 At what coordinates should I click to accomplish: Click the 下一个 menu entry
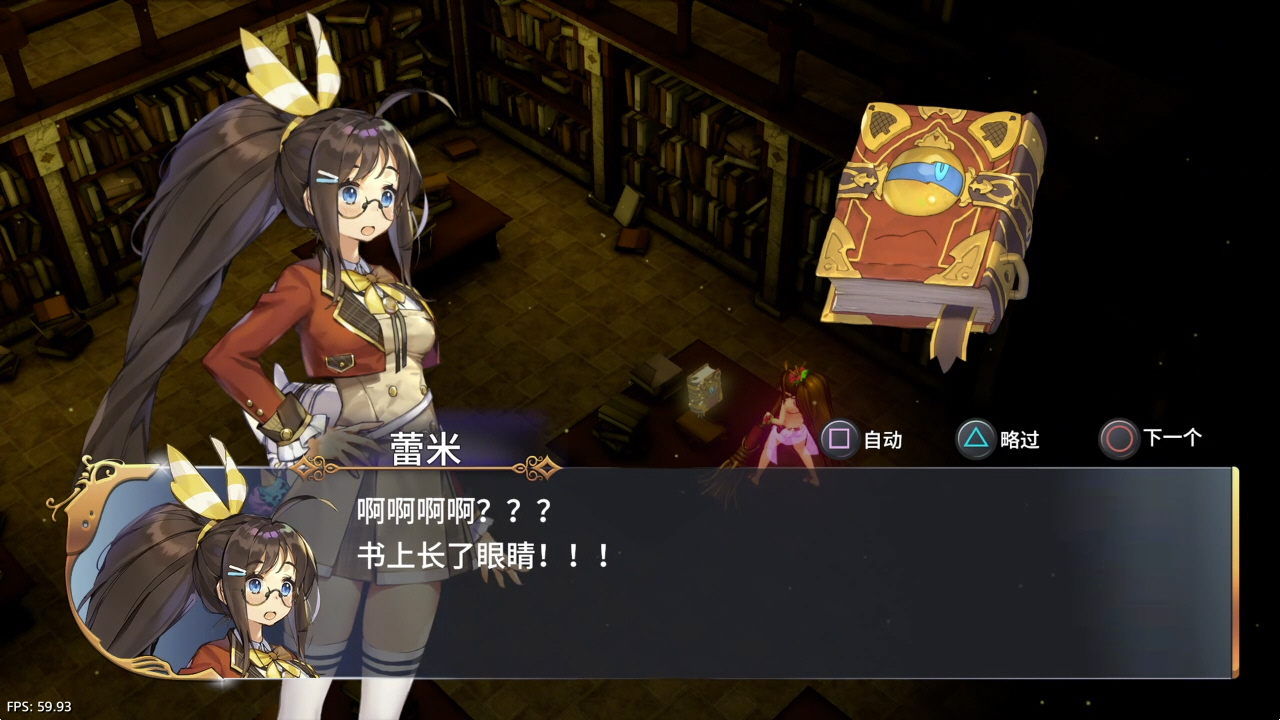1172,438
